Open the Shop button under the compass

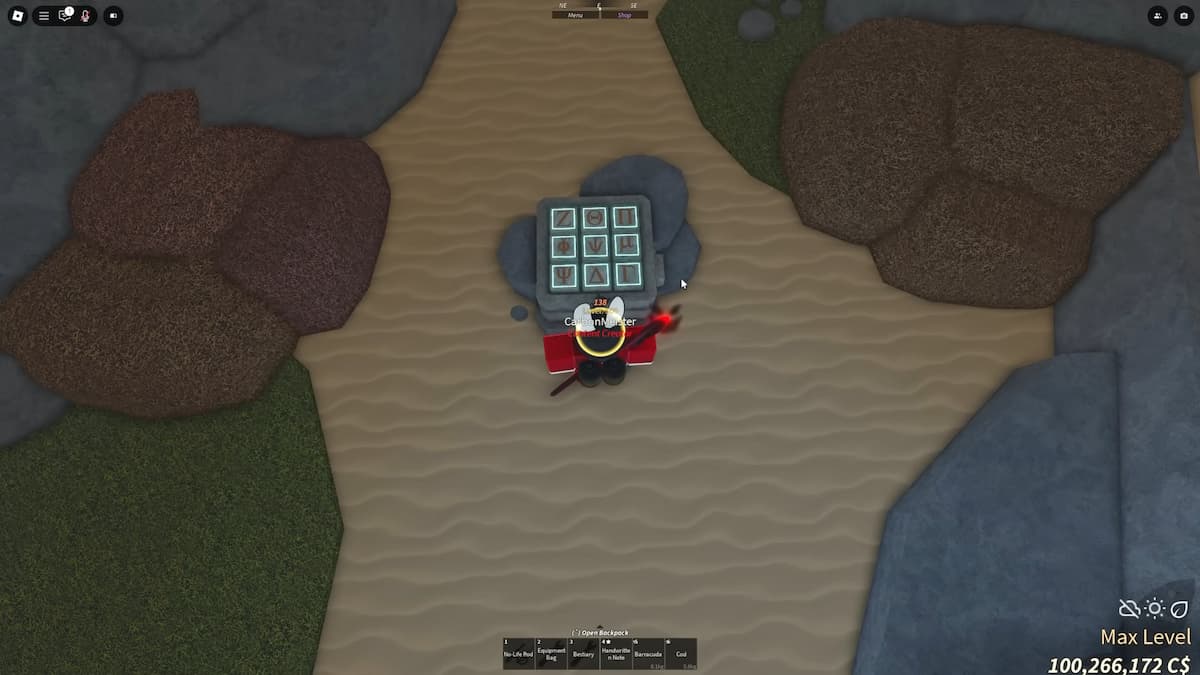coord(624,15)
